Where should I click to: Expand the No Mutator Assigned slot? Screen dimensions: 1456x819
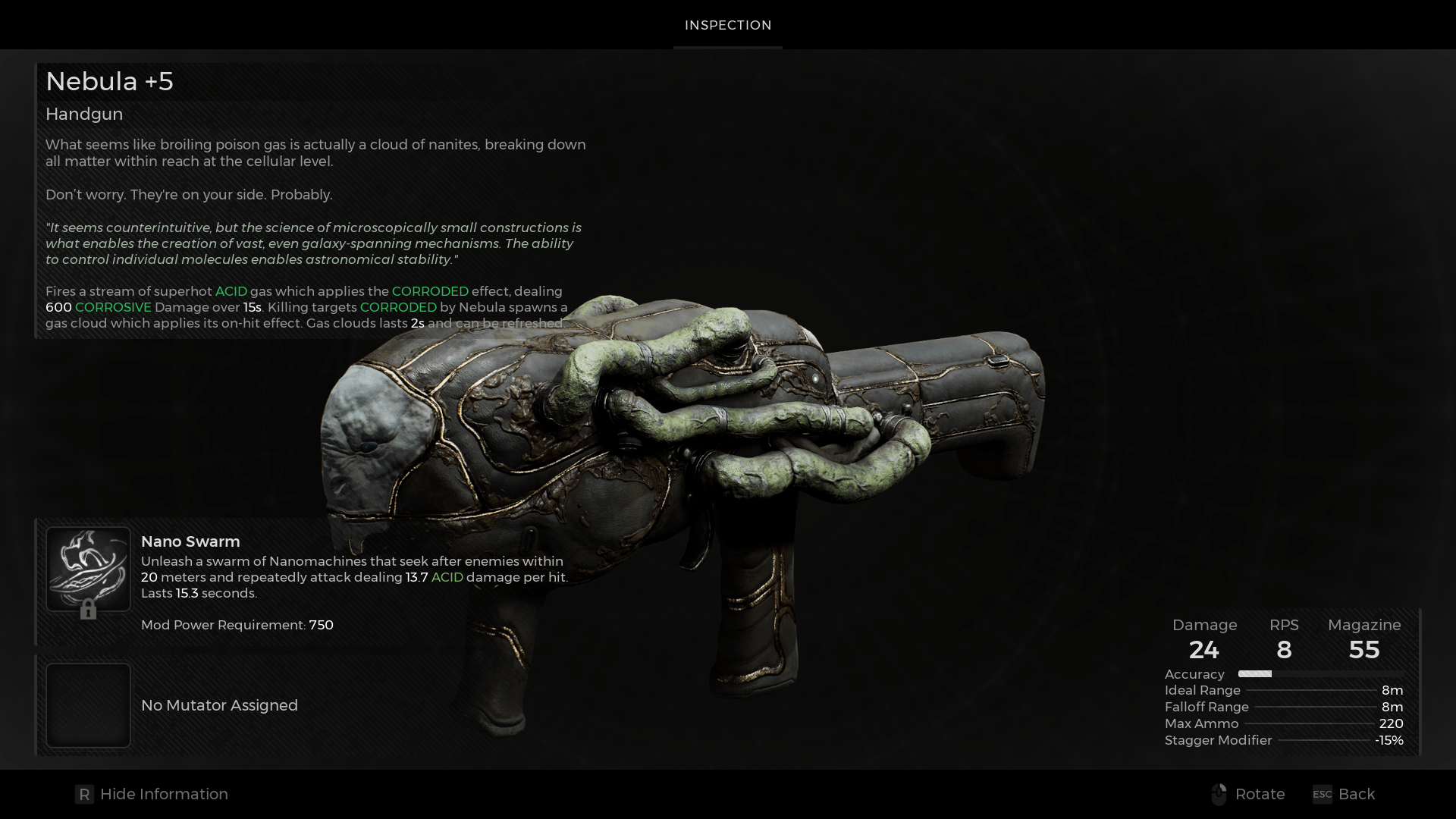coord(219,705)
